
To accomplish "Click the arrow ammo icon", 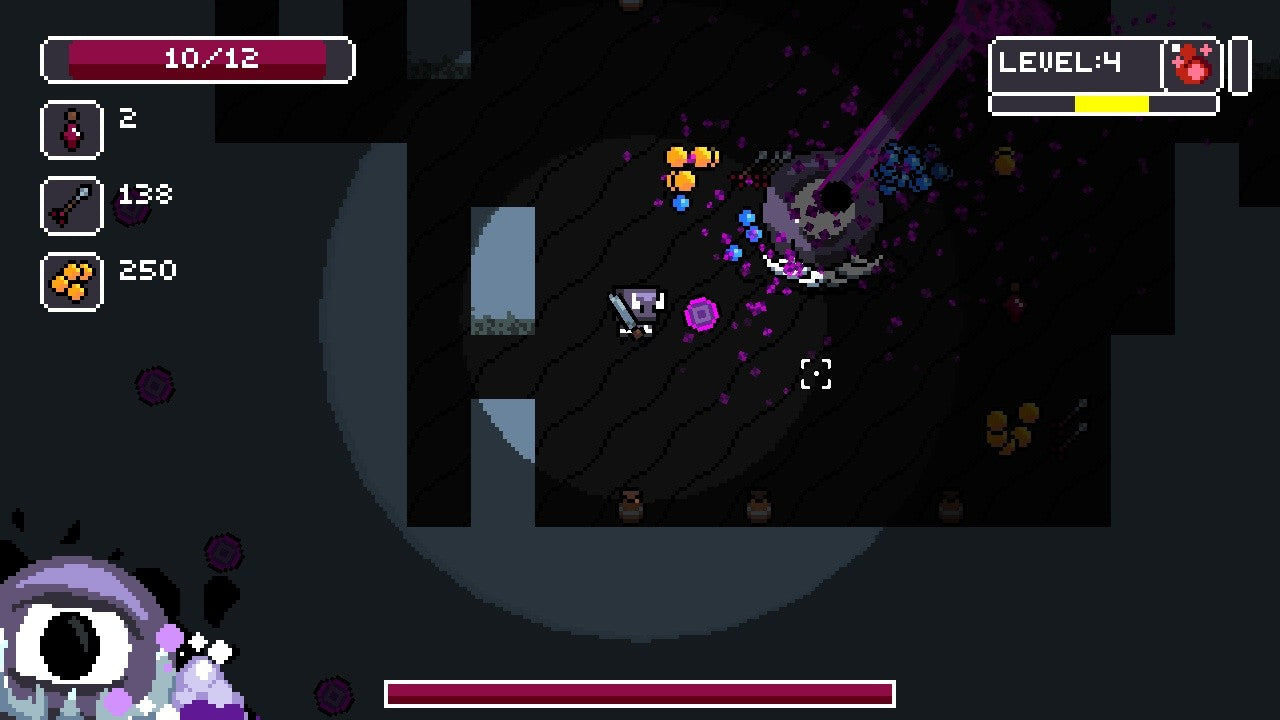I will click(71, 205).
